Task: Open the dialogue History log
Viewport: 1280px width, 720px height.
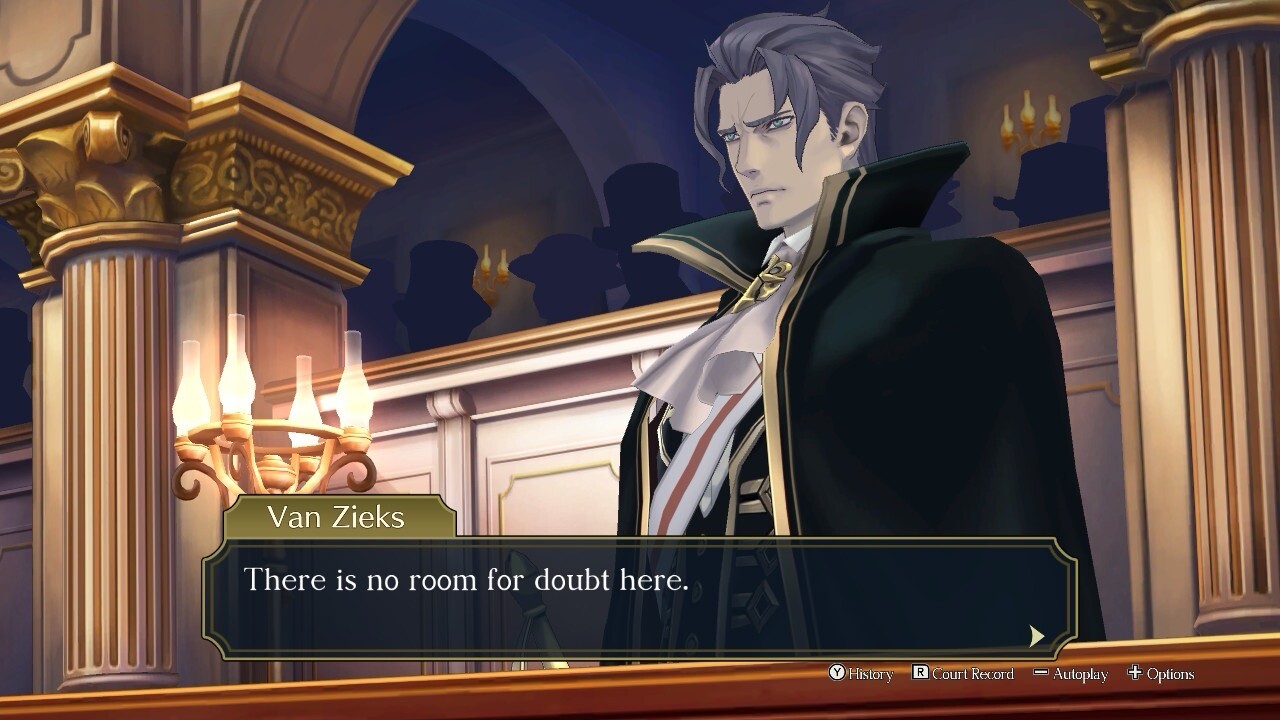Action: coord(860,674)
